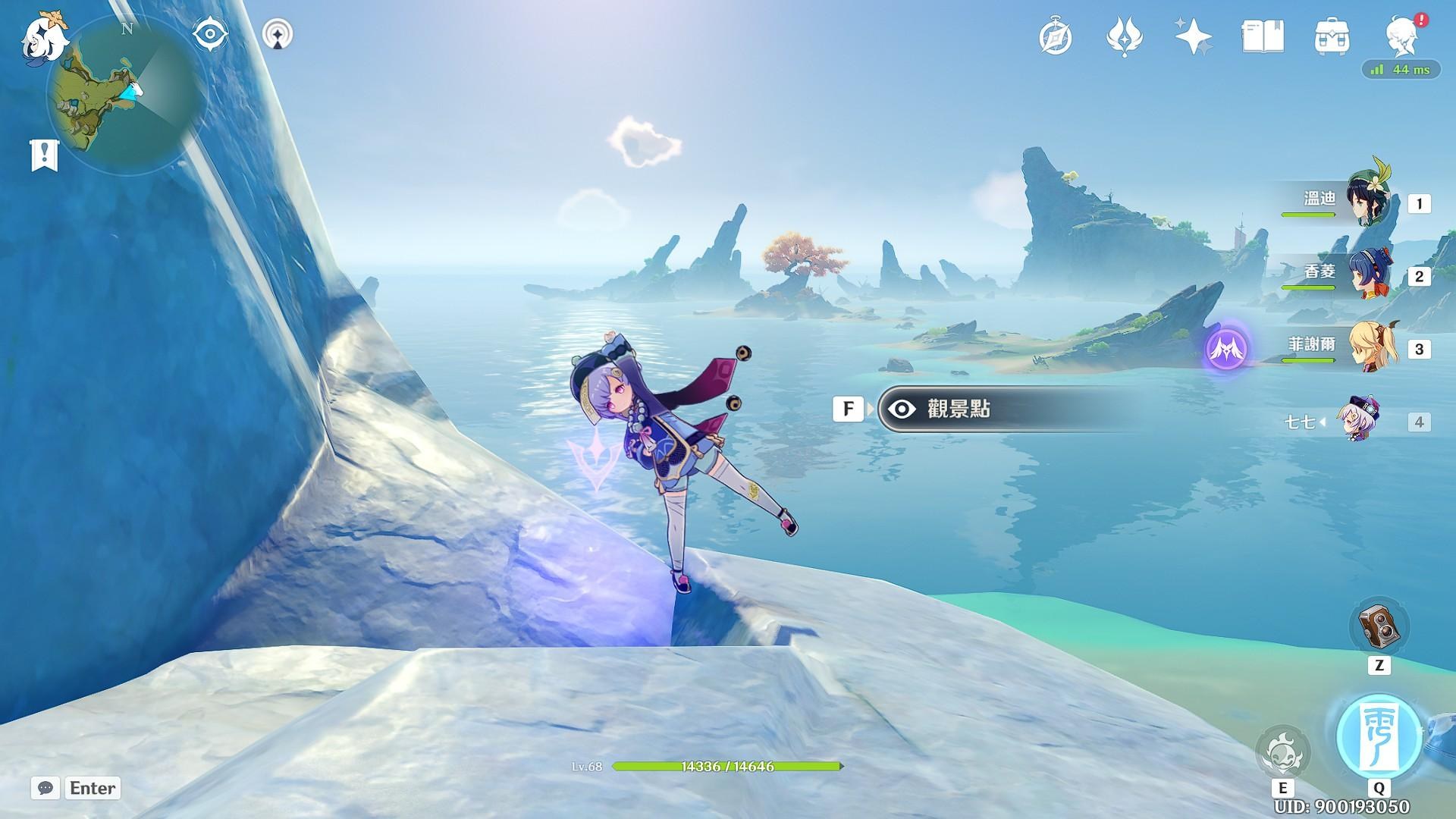Open the co-op signal icon
Image resolution: width=1456 pixels, height=819 pixels.
[x=278, y=35]
